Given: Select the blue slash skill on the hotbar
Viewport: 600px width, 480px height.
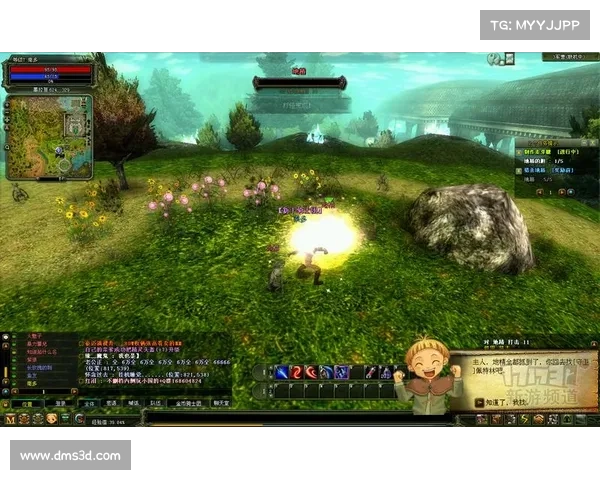Looking at the screenshot, I should coord(283,373).
